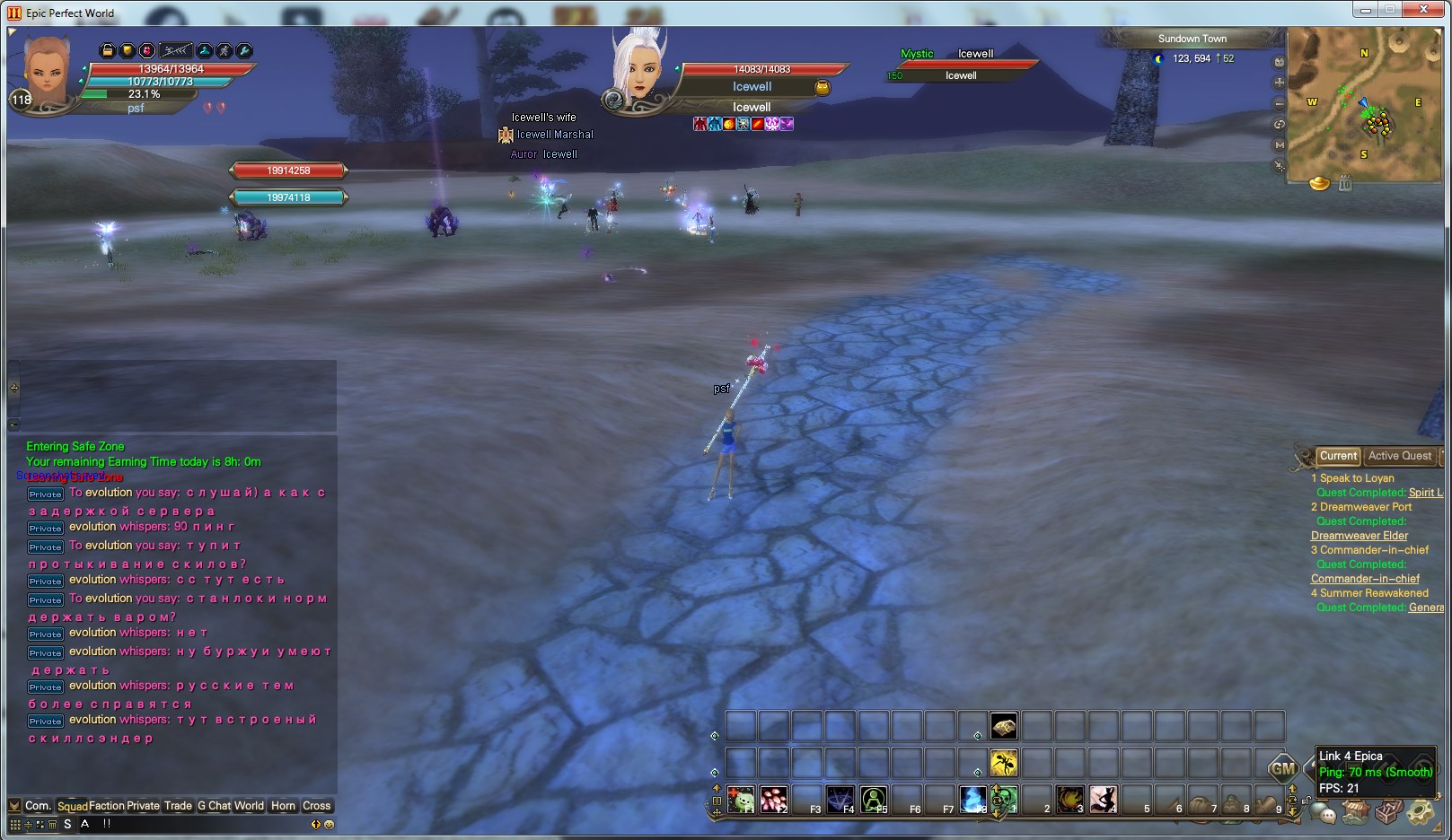Activate the green meditation skill on F5
Viewport: 1452px width, 840px height.
click(x=873, y=799)
